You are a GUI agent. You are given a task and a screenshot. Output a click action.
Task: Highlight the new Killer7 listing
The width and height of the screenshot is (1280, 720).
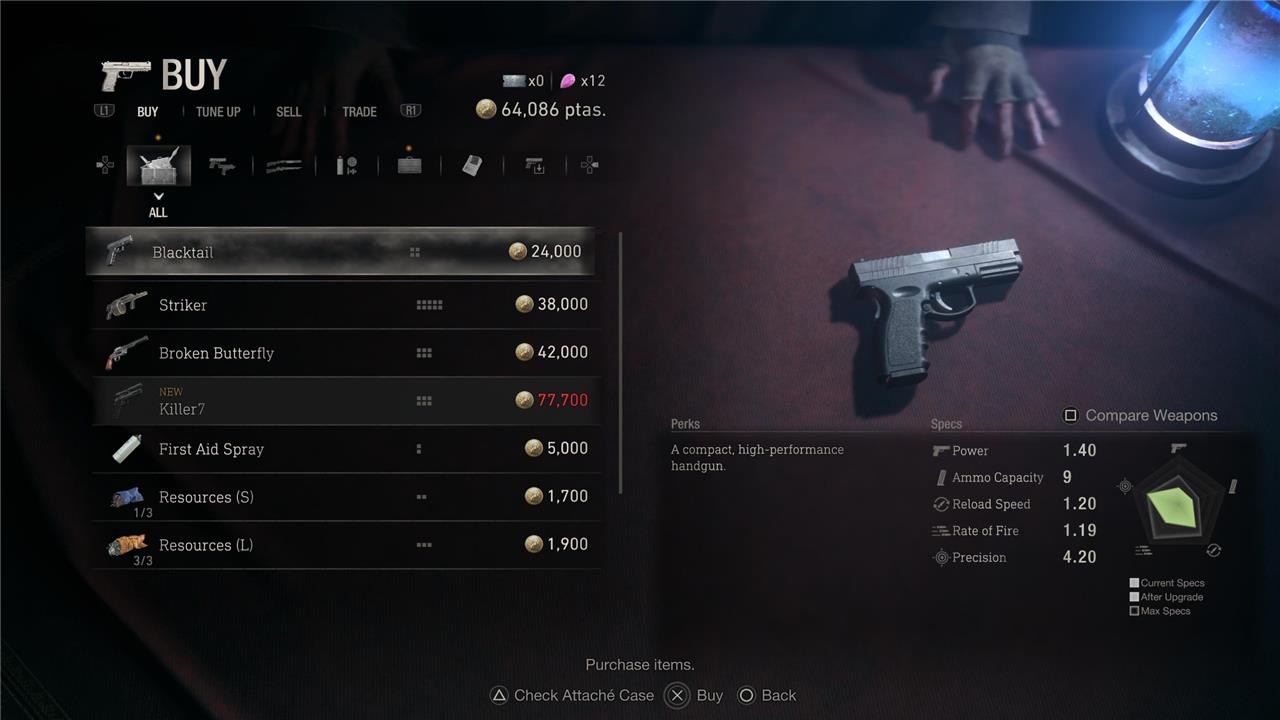click(x=345, y=401)
